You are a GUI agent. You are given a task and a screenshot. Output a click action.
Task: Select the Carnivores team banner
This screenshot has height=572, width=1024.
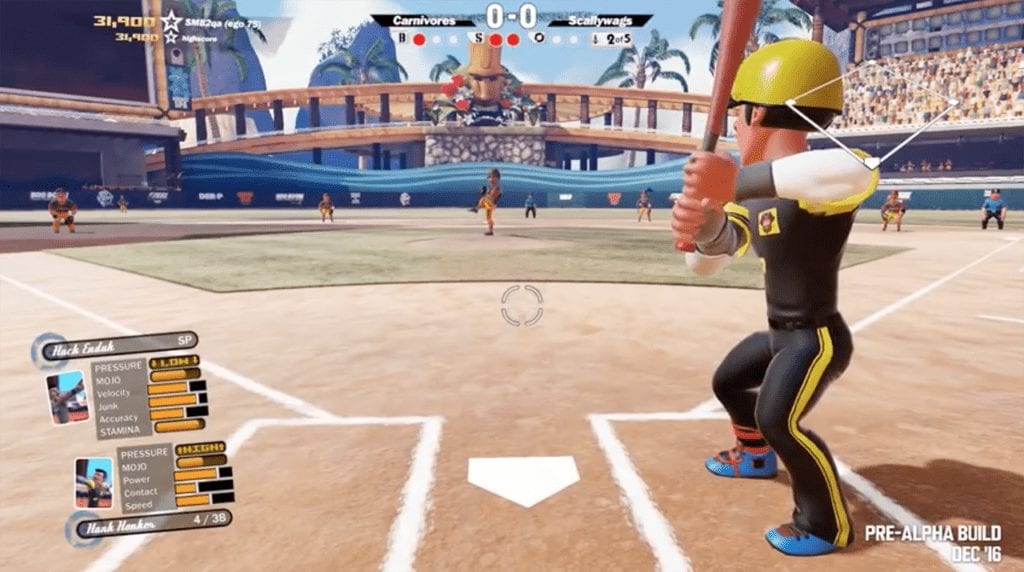pyautogui.click(x=422, y=20)
